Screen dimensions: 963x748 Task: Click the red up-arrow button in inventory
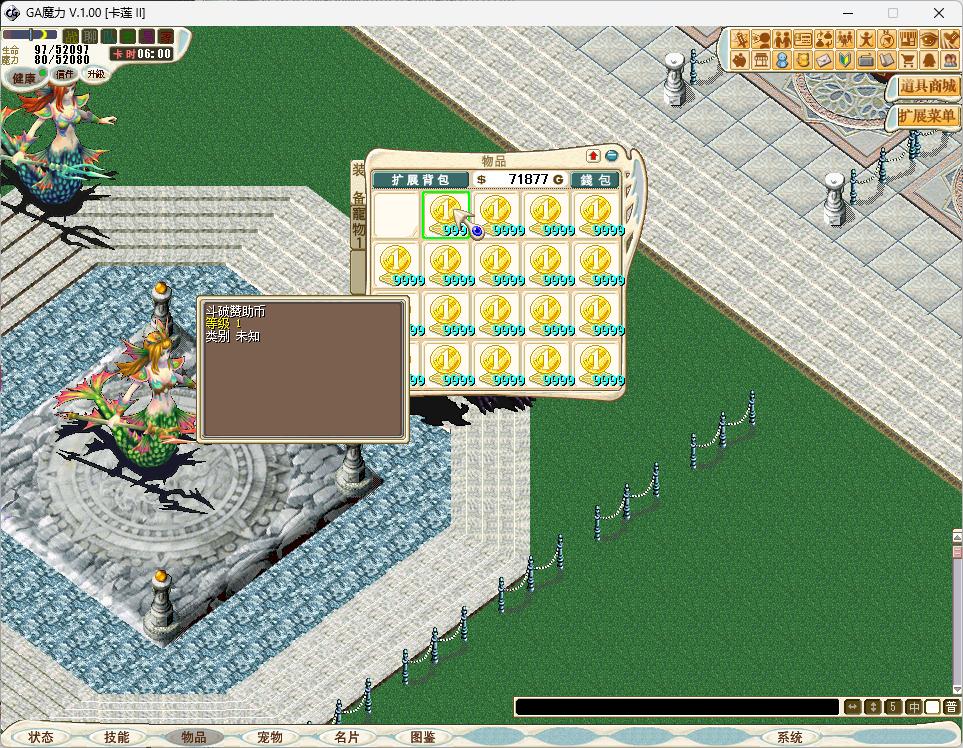point(593,156)
